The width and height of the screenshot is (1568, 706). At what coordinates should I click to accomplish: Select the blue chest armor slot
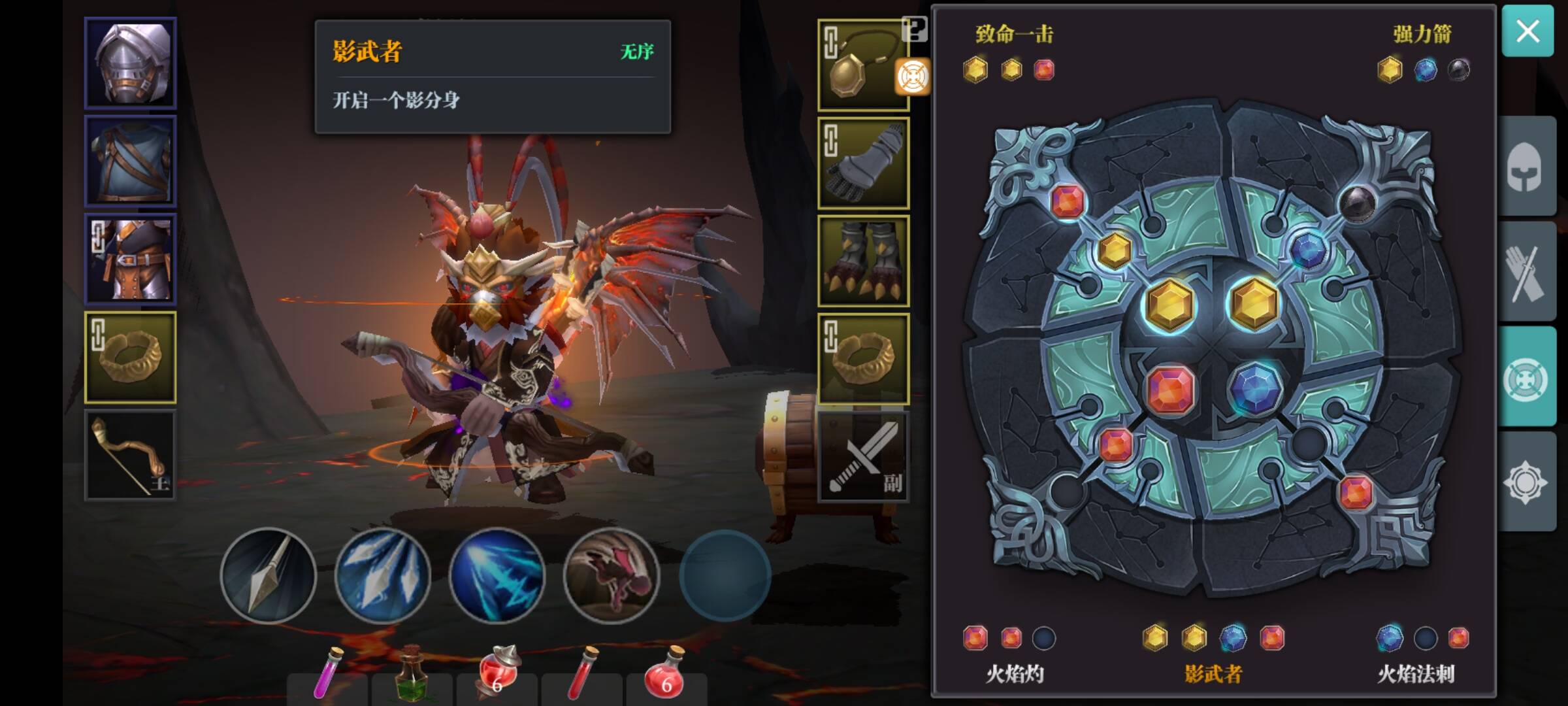tap(131, 161)
